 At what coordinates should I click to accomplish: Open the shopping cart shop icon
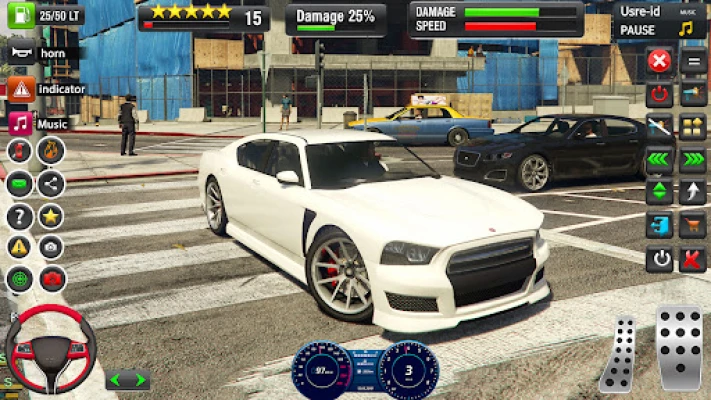[x=692, y=226]
